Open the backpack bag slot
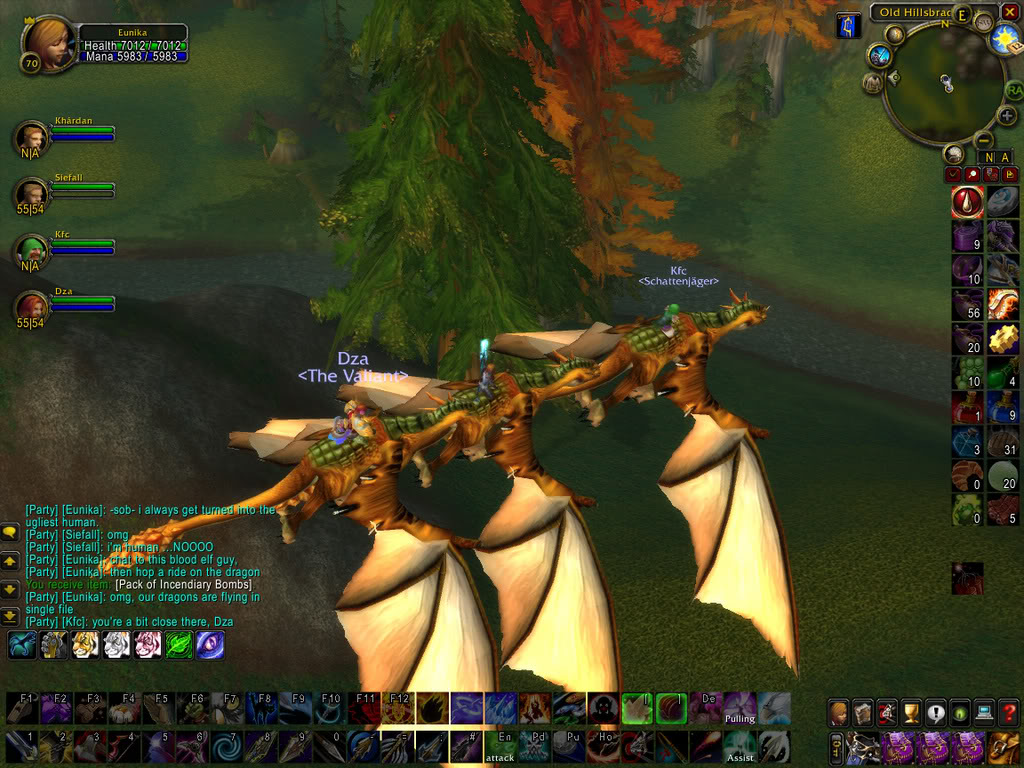The height and width of the screenshot is (768, 1024). 1004,747
